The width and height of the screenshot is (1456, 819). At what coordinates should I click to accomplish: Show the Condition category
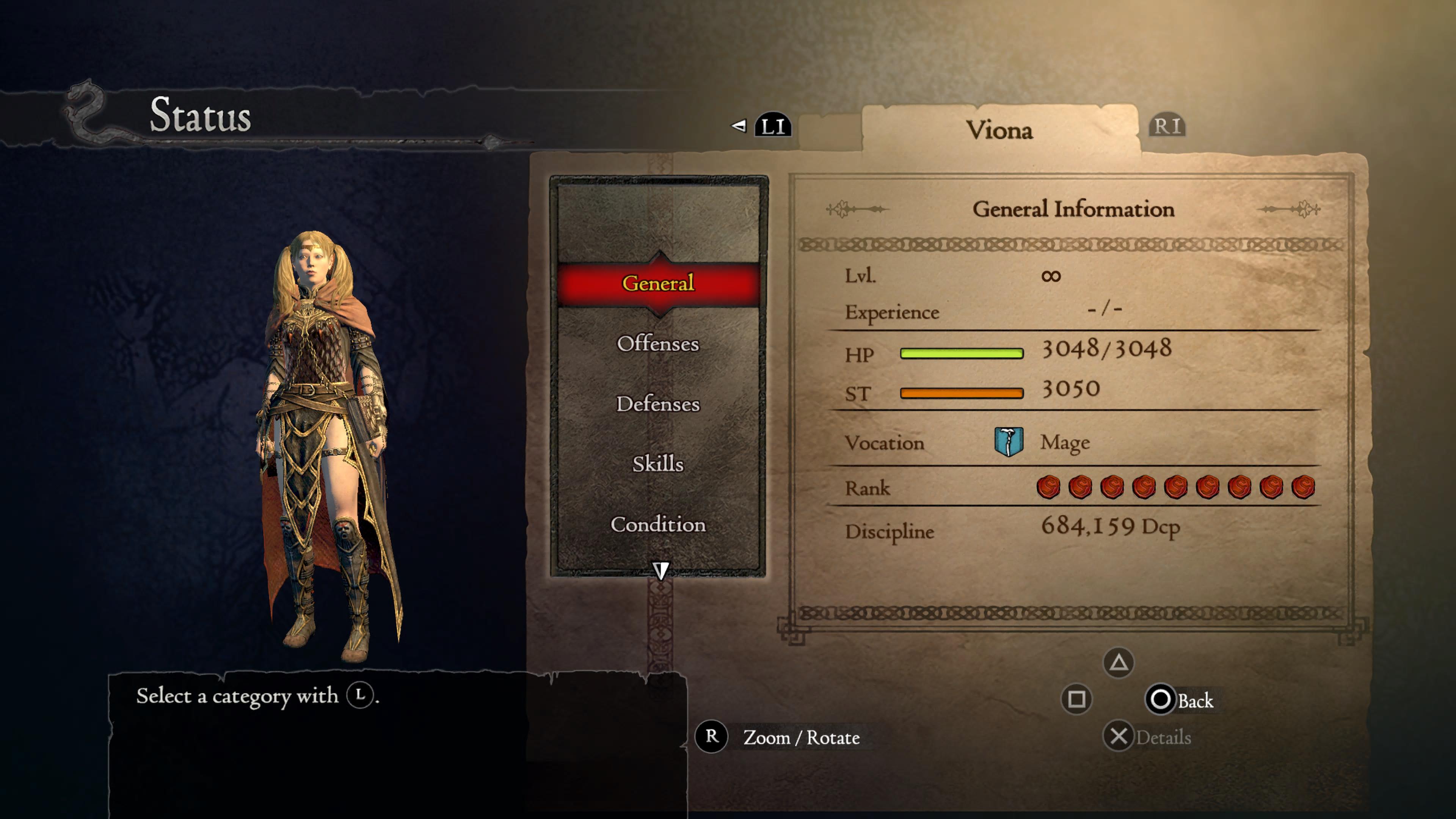pos(658,524)
